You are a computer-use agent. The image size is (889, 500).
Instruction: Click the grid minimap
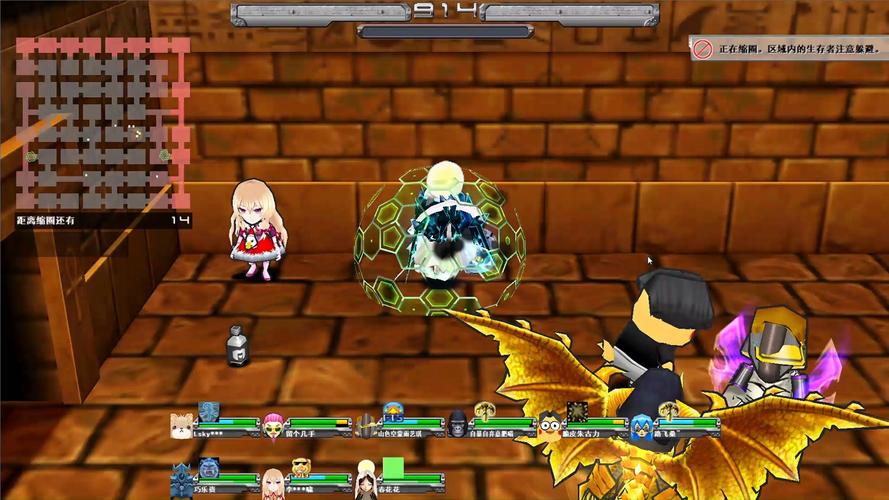102,123
